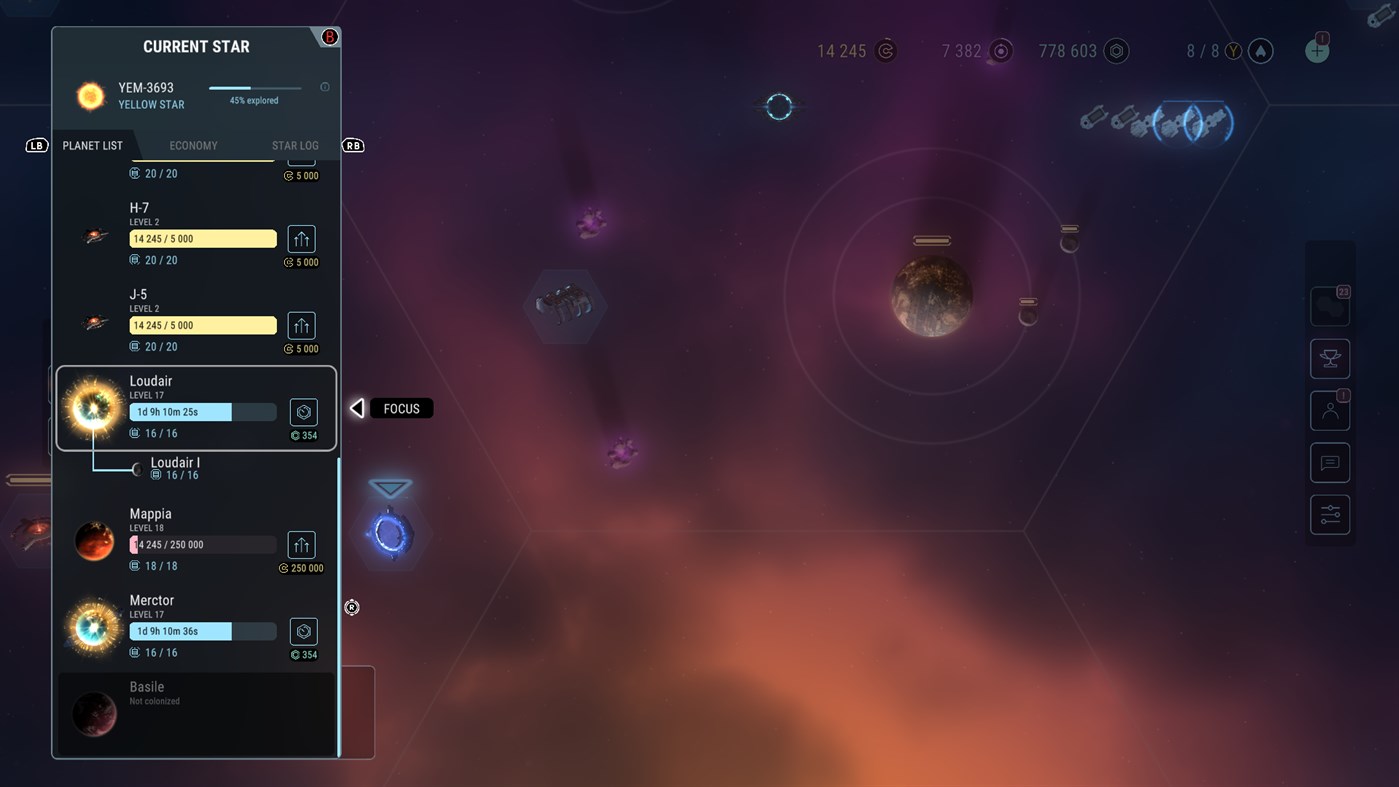Click the credits currency icon next to 14 245
Viewport: 1399px width, 787px height.
tap(884, 50)
